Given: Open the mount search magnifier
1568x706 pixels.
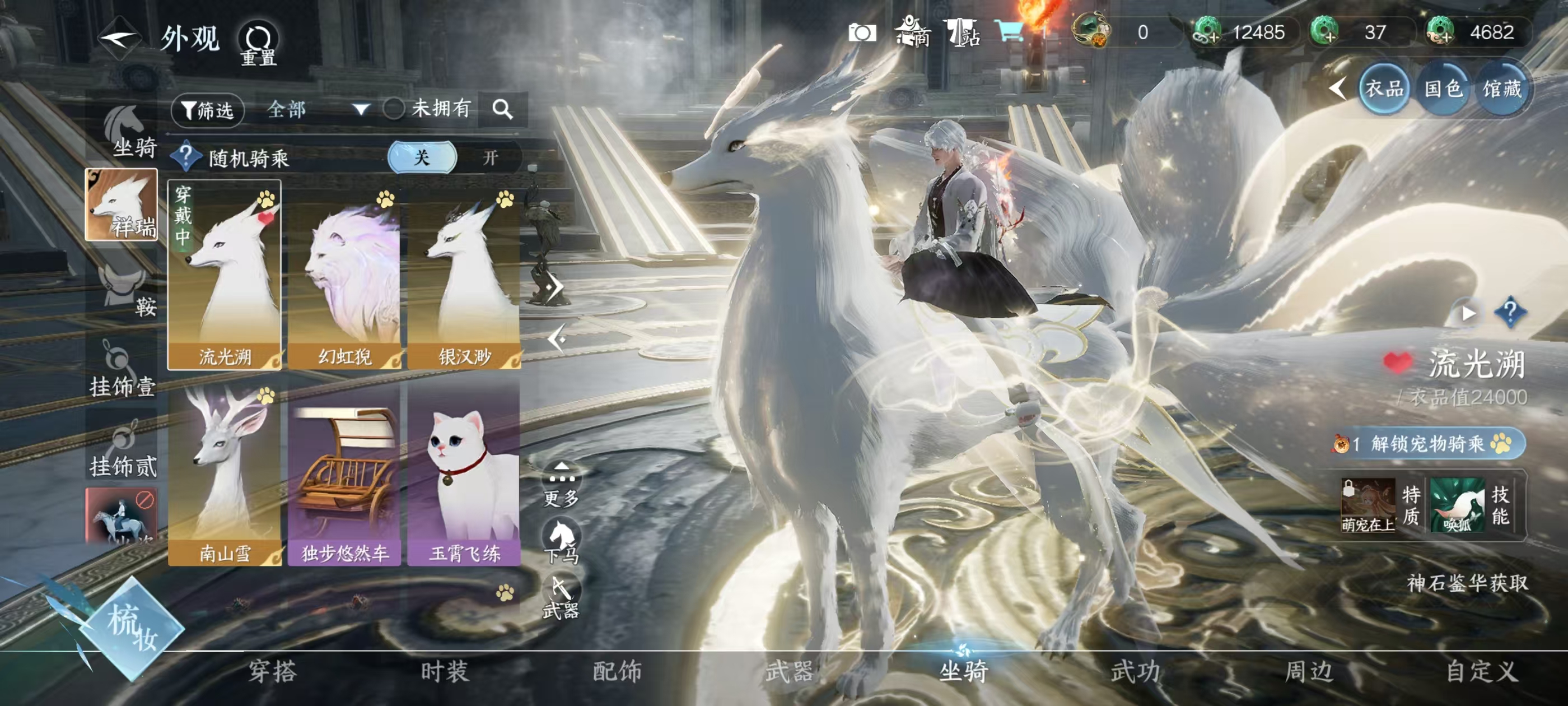Looking at the screenshot, I should click(502, 110).
